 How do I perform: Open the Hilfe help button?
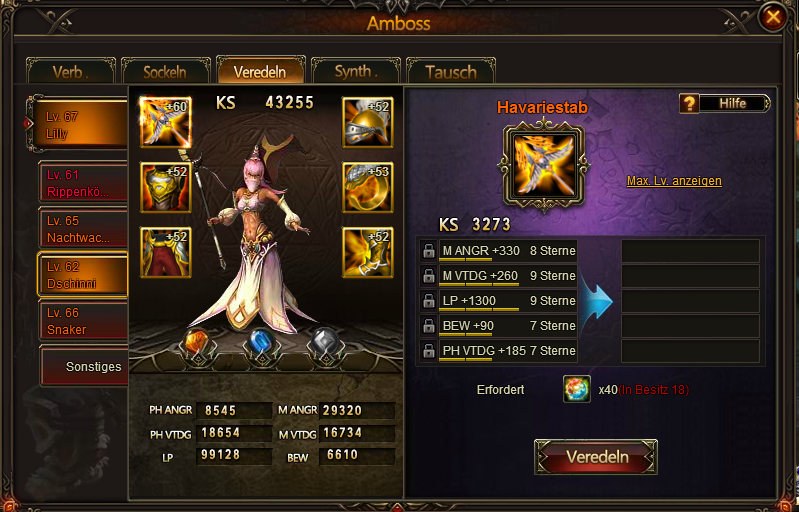(726, 103)
